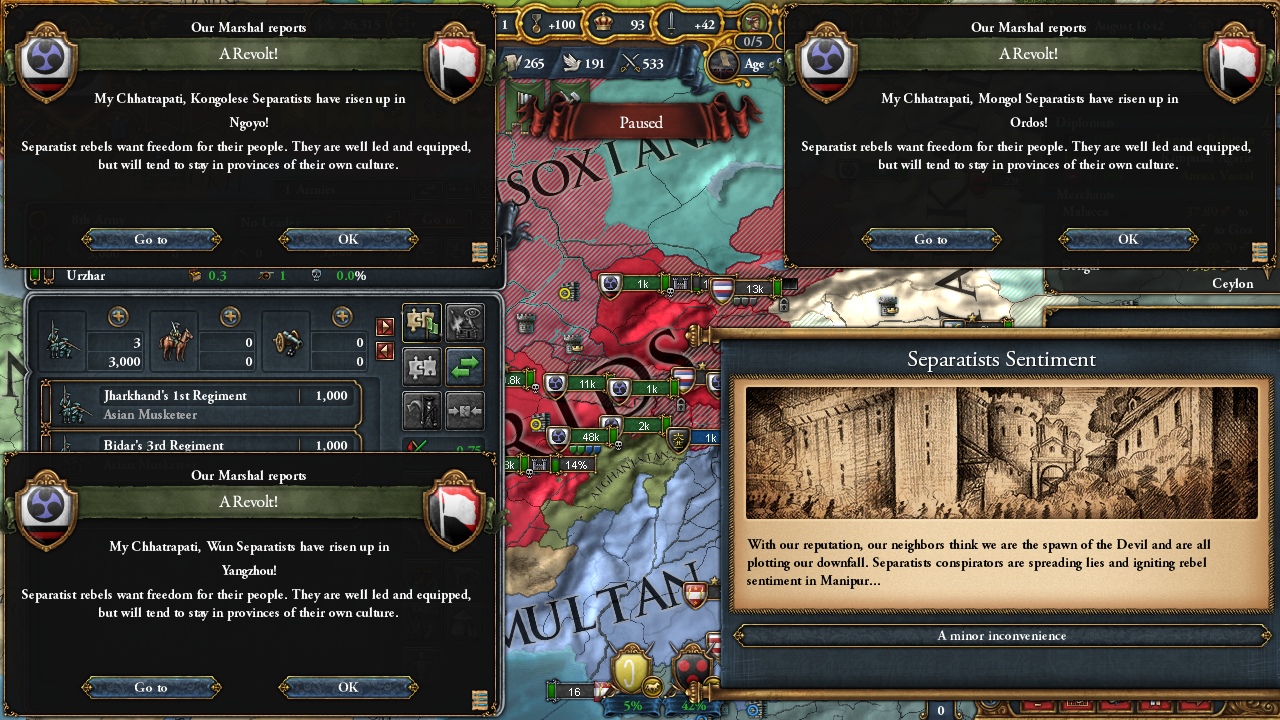Image resolution: width=1280 pixels, height=720 pixels.
Task: Click the ruler portrait in the top bar
Action: [756, 23]
